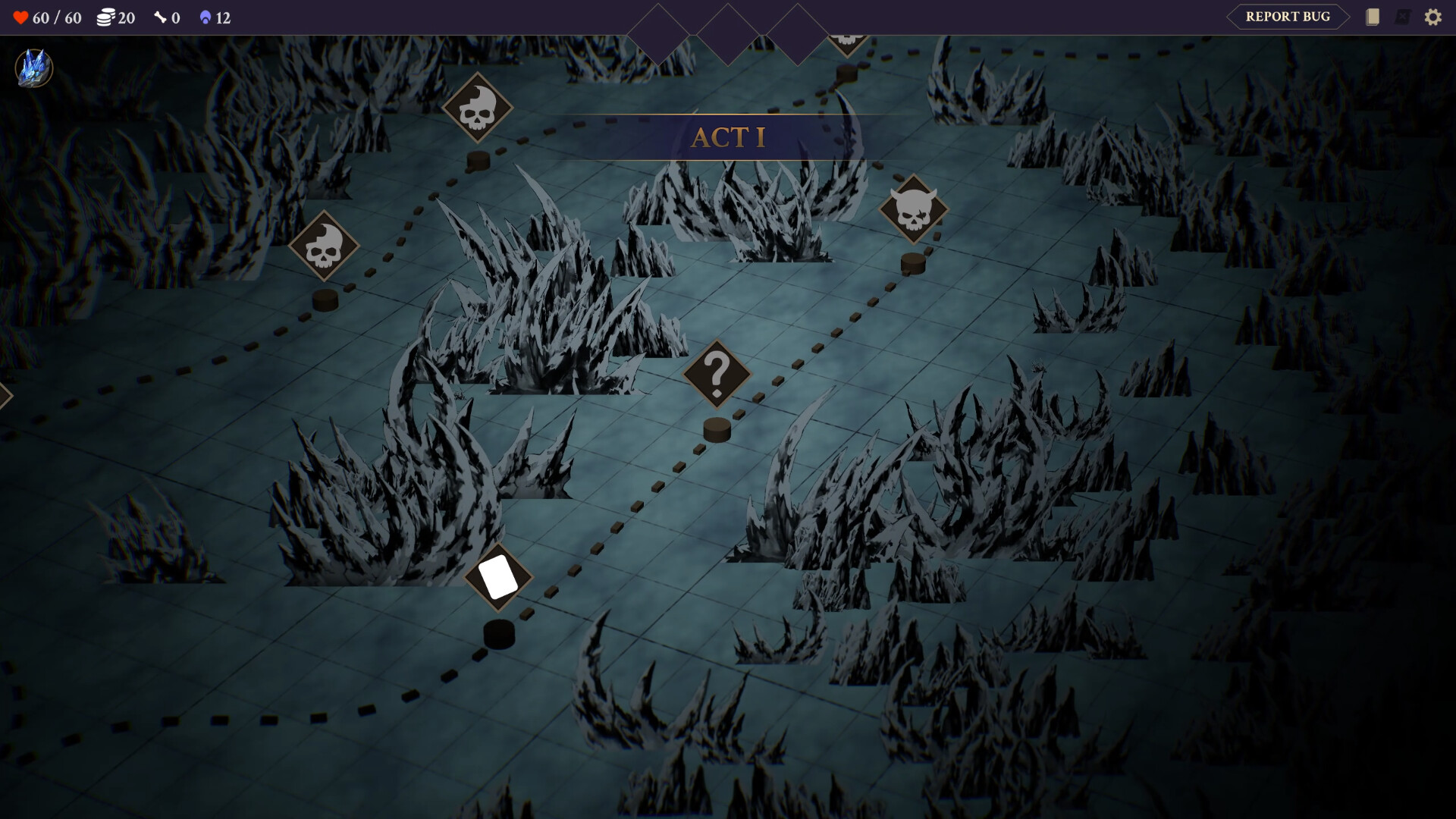This screenshot has height=819, width=1456.
Task: Click the purple orb resource counter
Action: point(206,17)
